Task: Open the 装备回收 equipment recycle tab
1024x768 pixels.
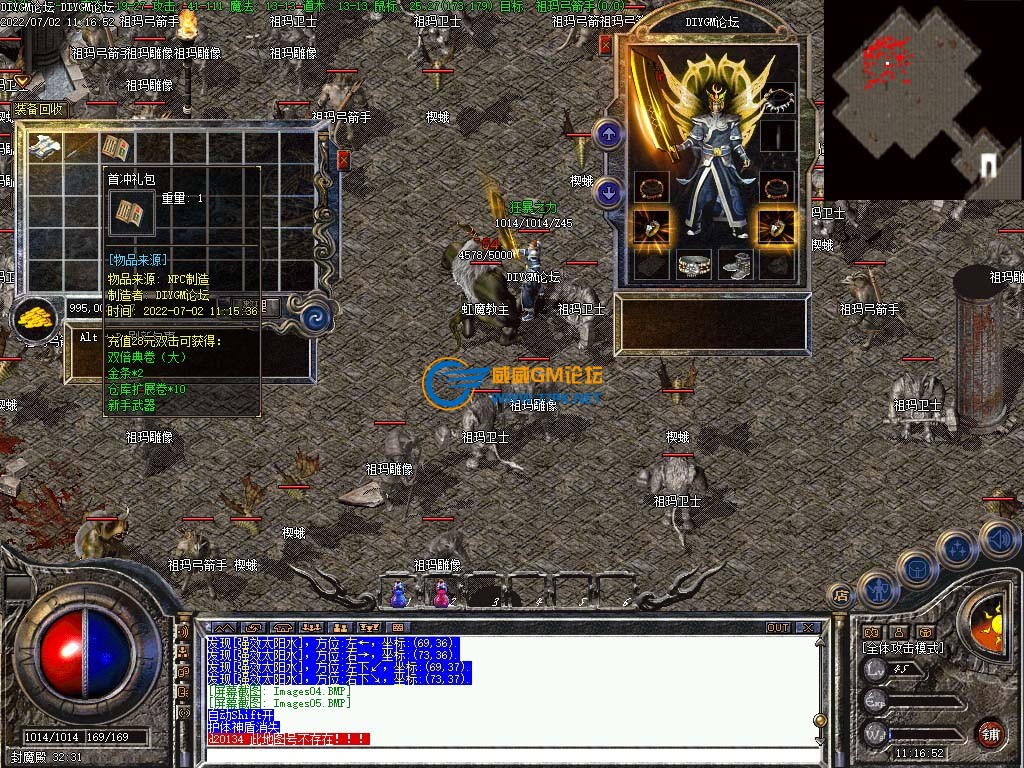Action: point(38,109)
